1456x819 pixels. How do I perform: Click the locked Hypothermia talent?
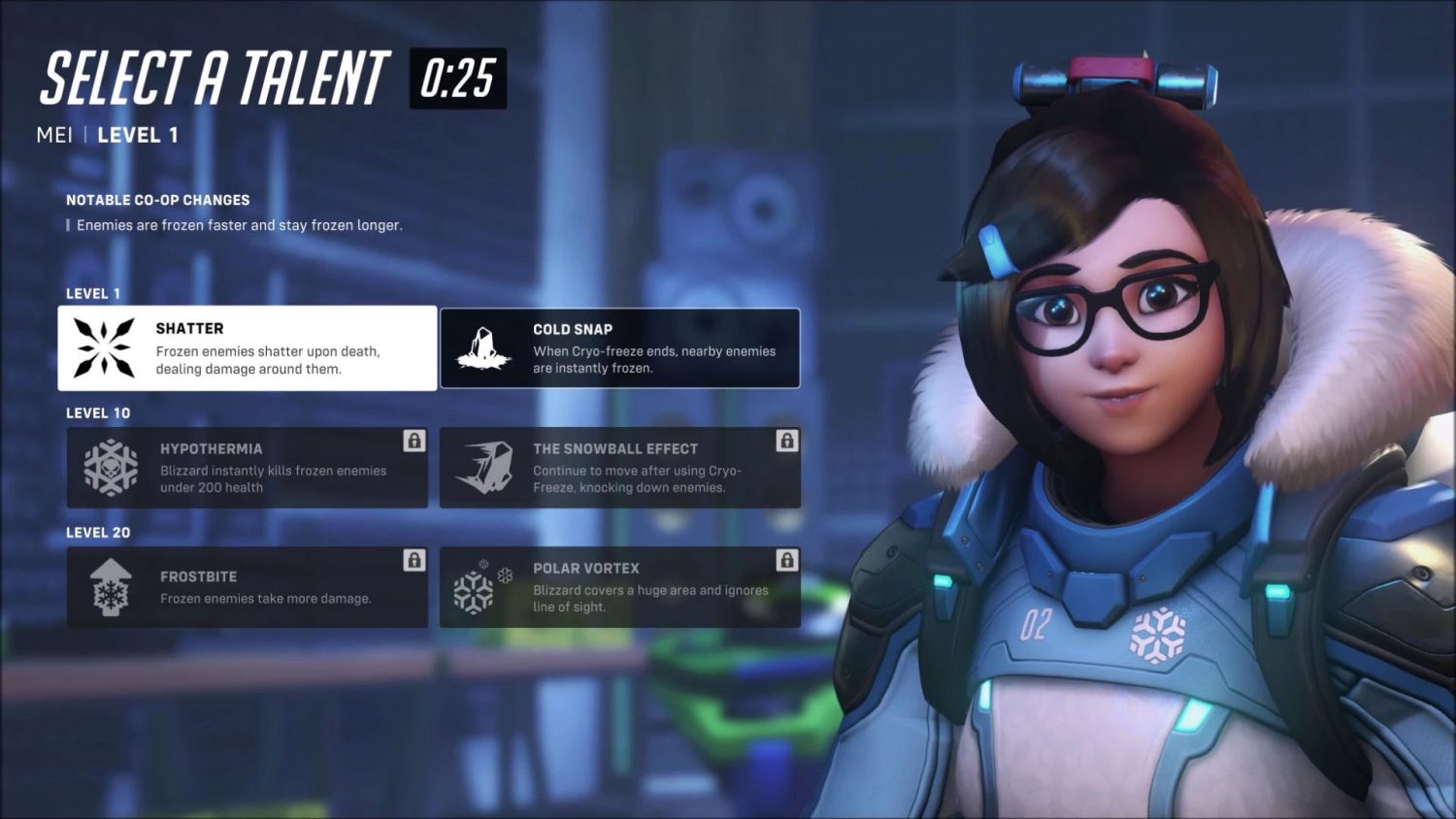tap(247, 468)
